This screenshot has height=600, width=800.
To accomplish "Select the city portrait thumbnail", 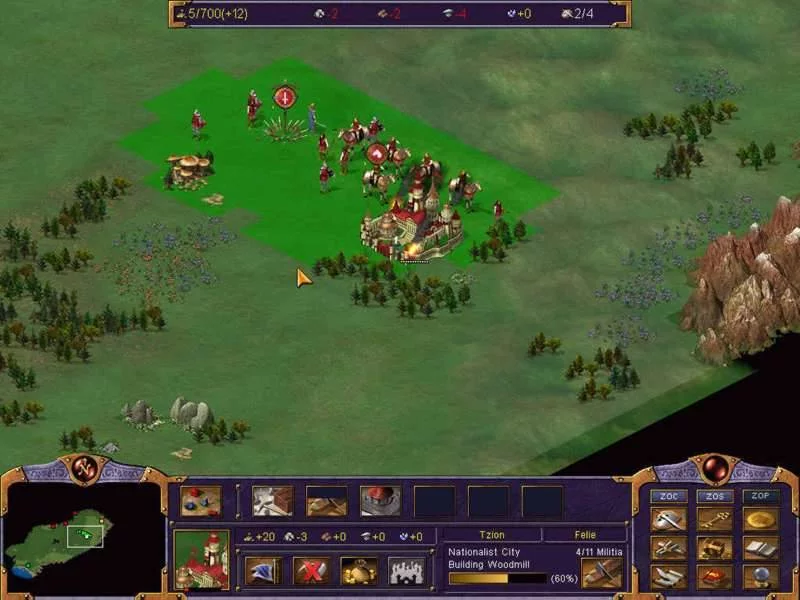I will (201, 559).
